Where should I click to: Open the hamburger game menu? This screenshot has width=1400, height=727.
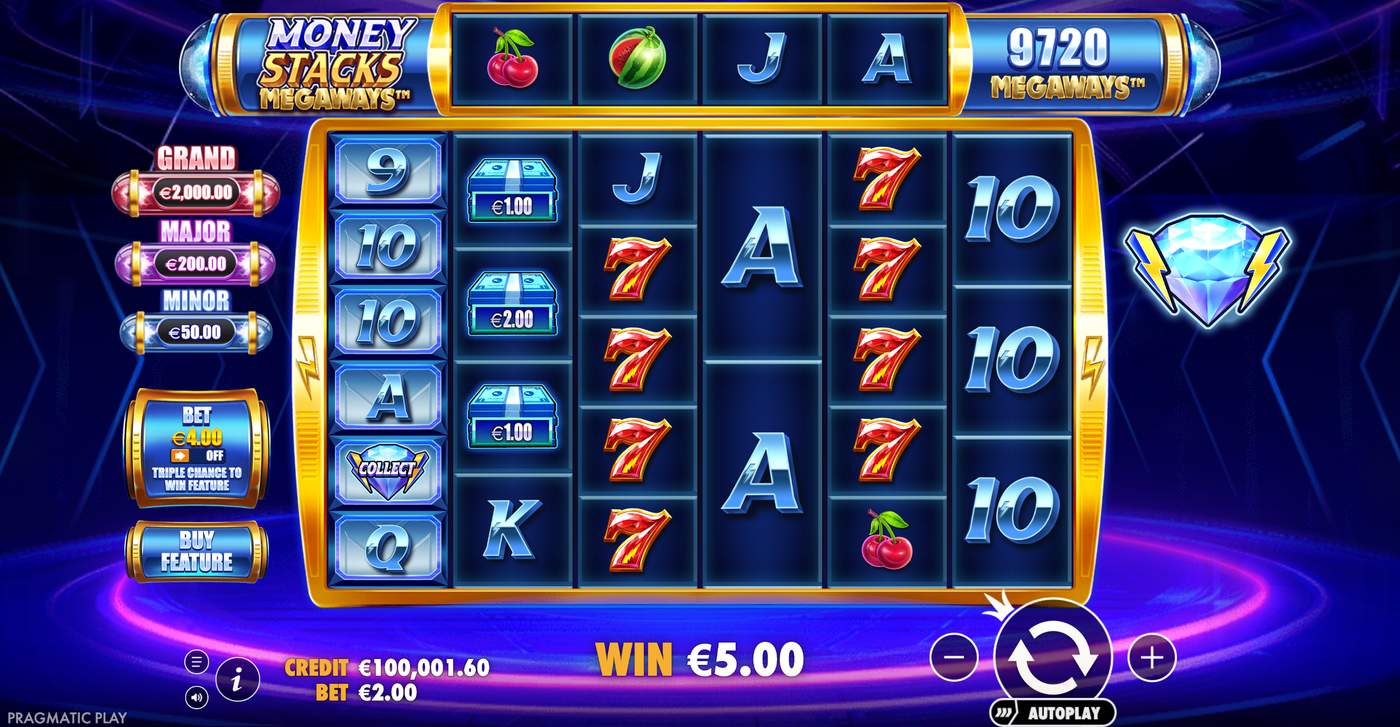[196, 660]
